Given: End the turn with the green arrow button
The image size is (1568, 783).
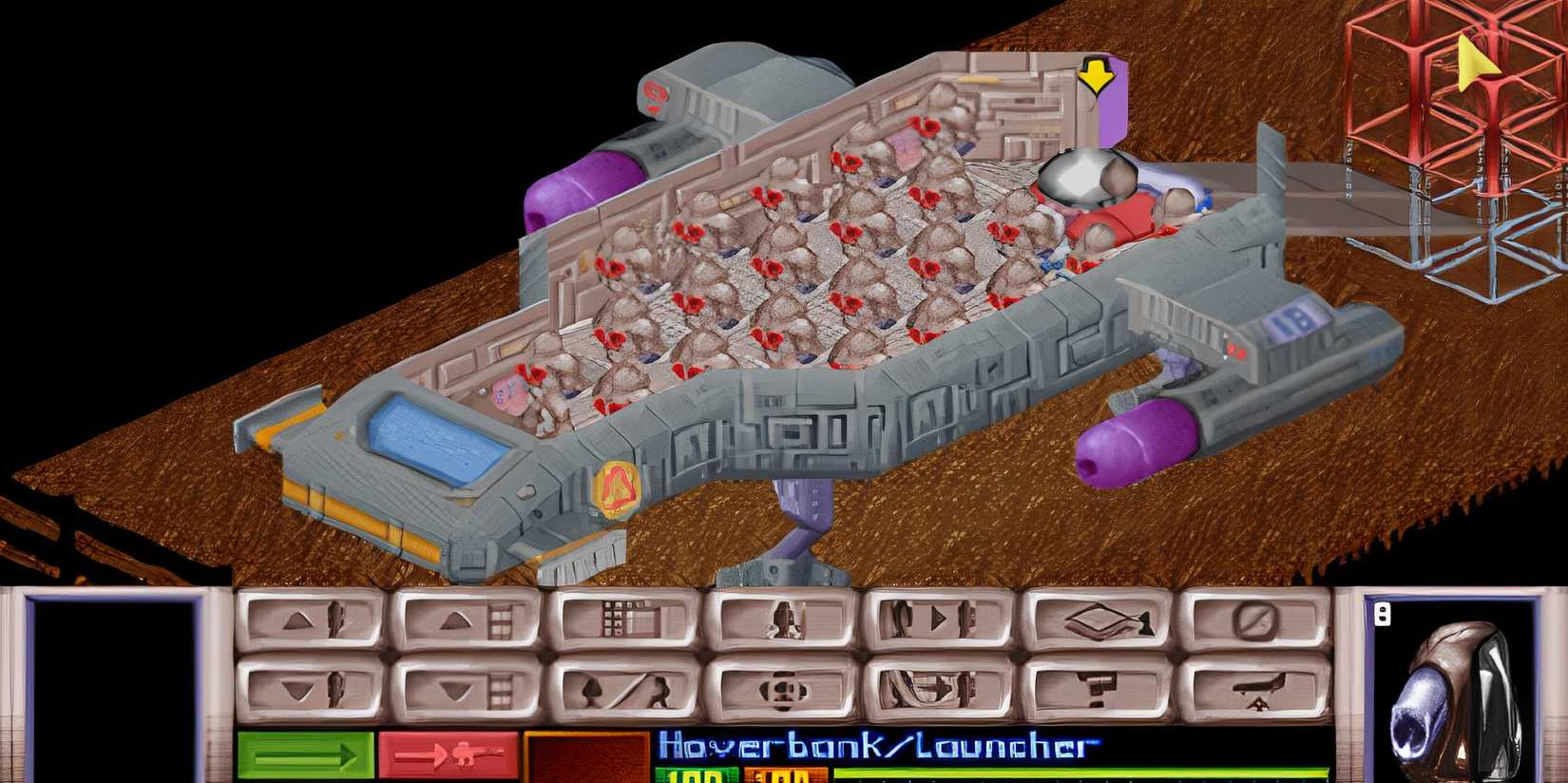Looking at the screenshot, I should tap(304, 753).
